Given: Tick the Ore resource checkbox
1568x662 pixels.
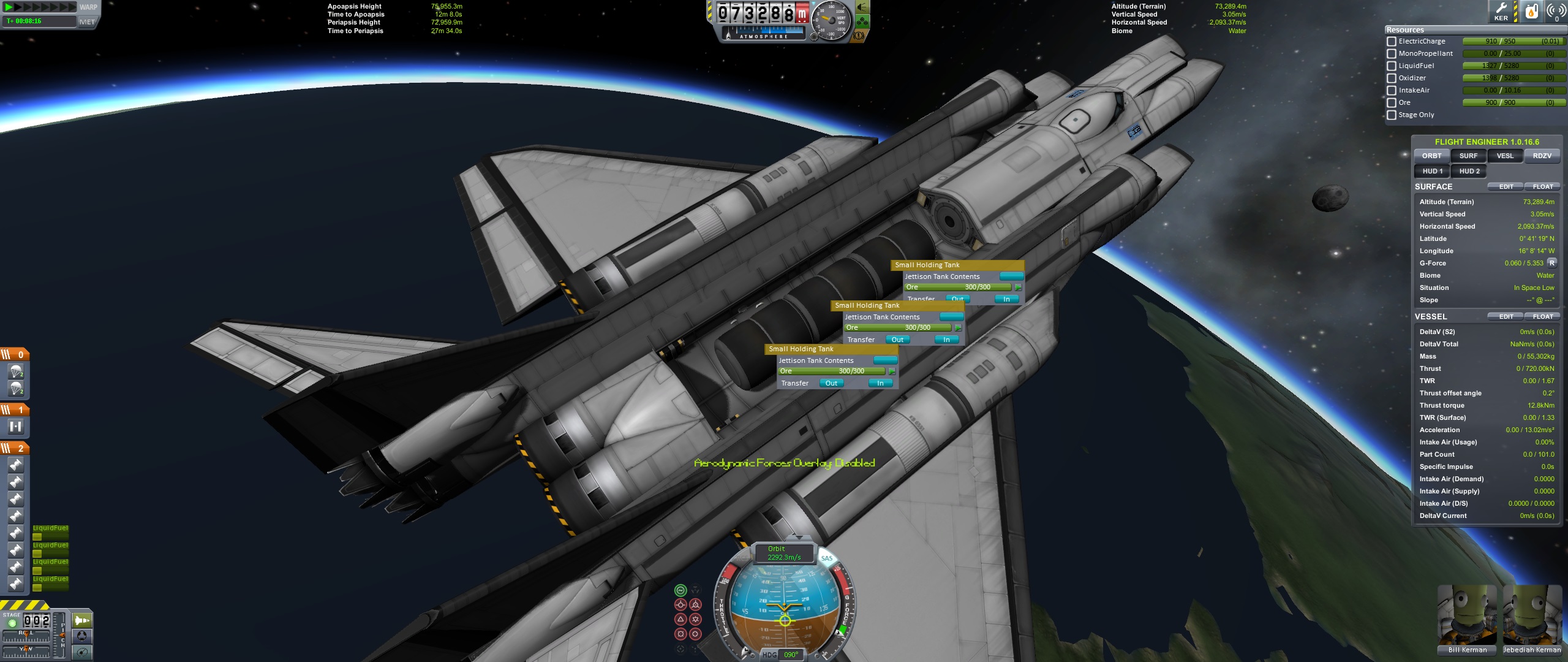Looking at the screenshot, I should tap(1392, 103).
